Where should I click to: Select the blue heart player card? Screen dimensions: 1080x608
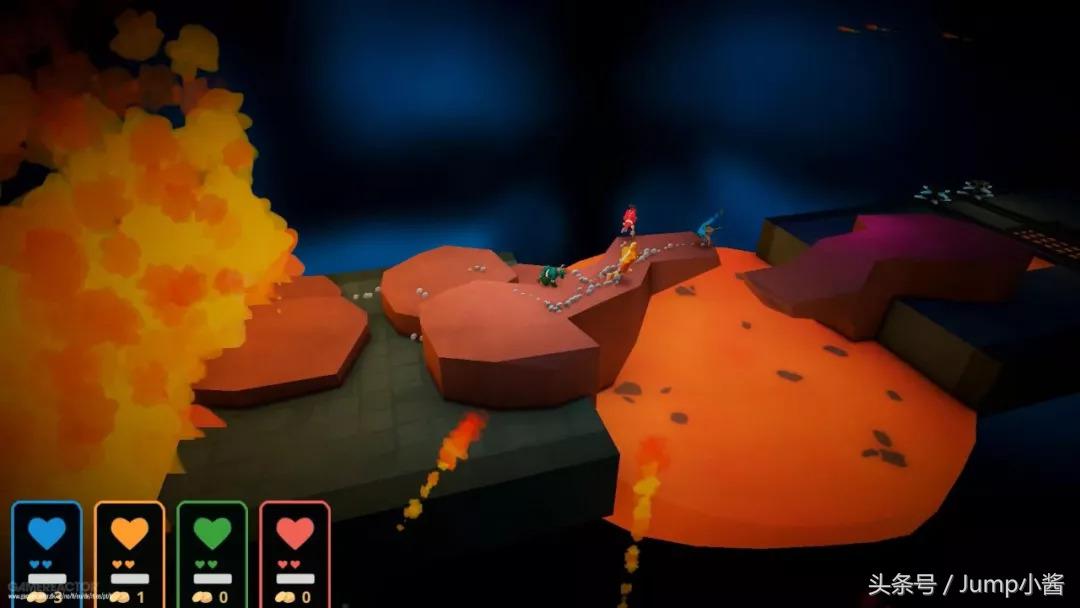pyautogui.click(x=47, y=553)
